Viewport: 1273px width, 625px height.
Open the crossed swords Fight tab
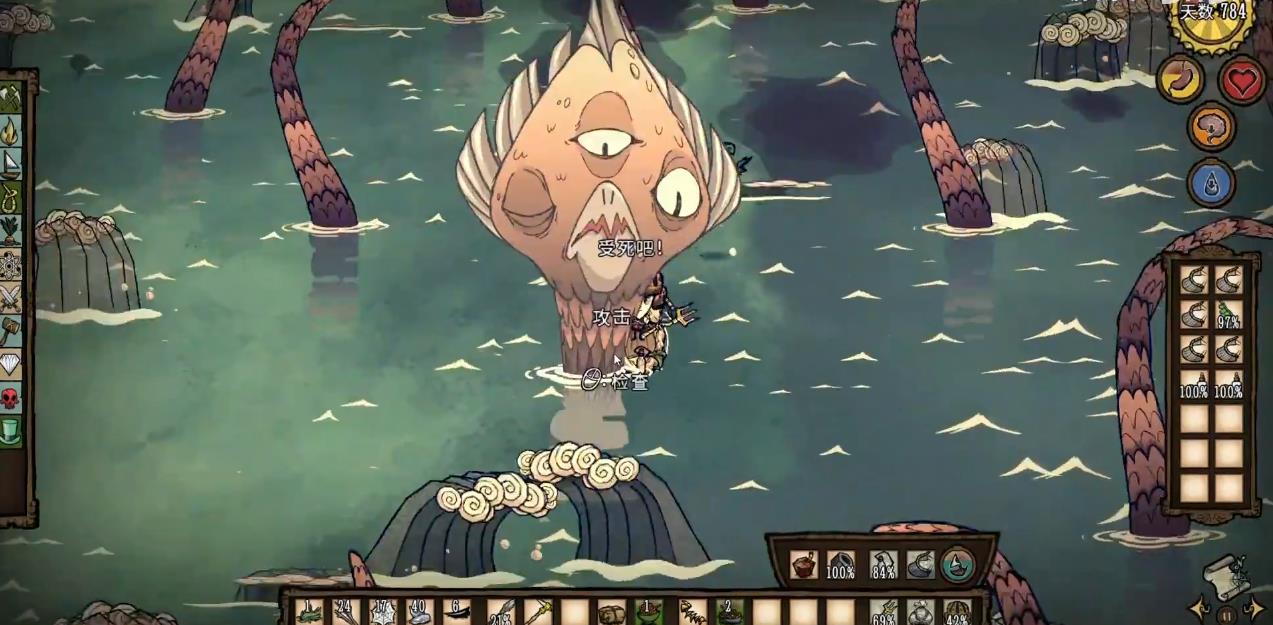click(x=11, y=298)
